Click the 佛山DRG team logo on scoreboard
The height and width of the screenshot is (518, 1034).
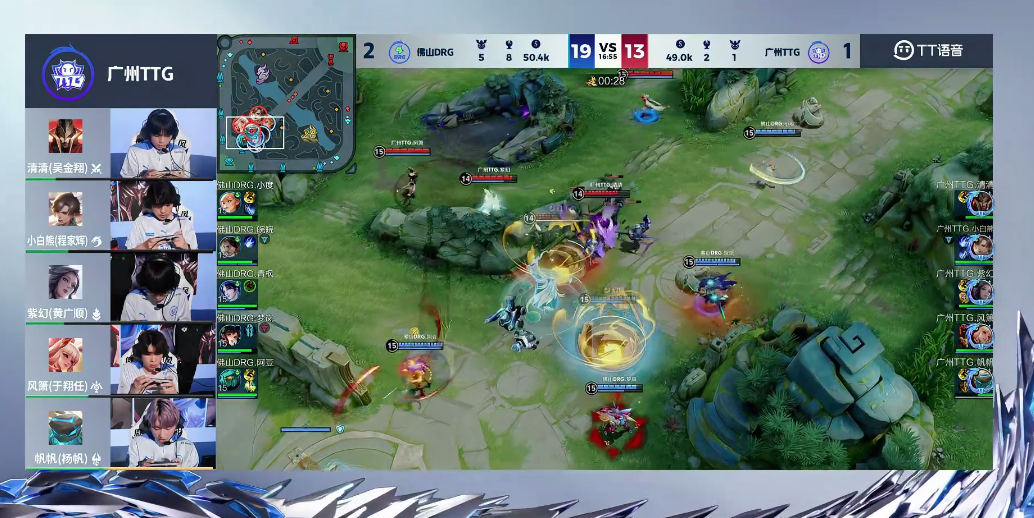click(399, 51)
